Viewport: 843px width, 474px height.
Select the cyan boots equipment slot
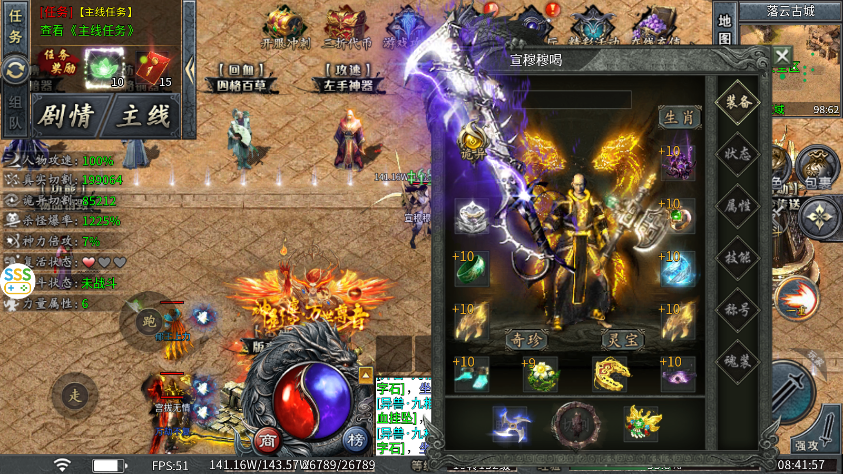click(473, 374)
